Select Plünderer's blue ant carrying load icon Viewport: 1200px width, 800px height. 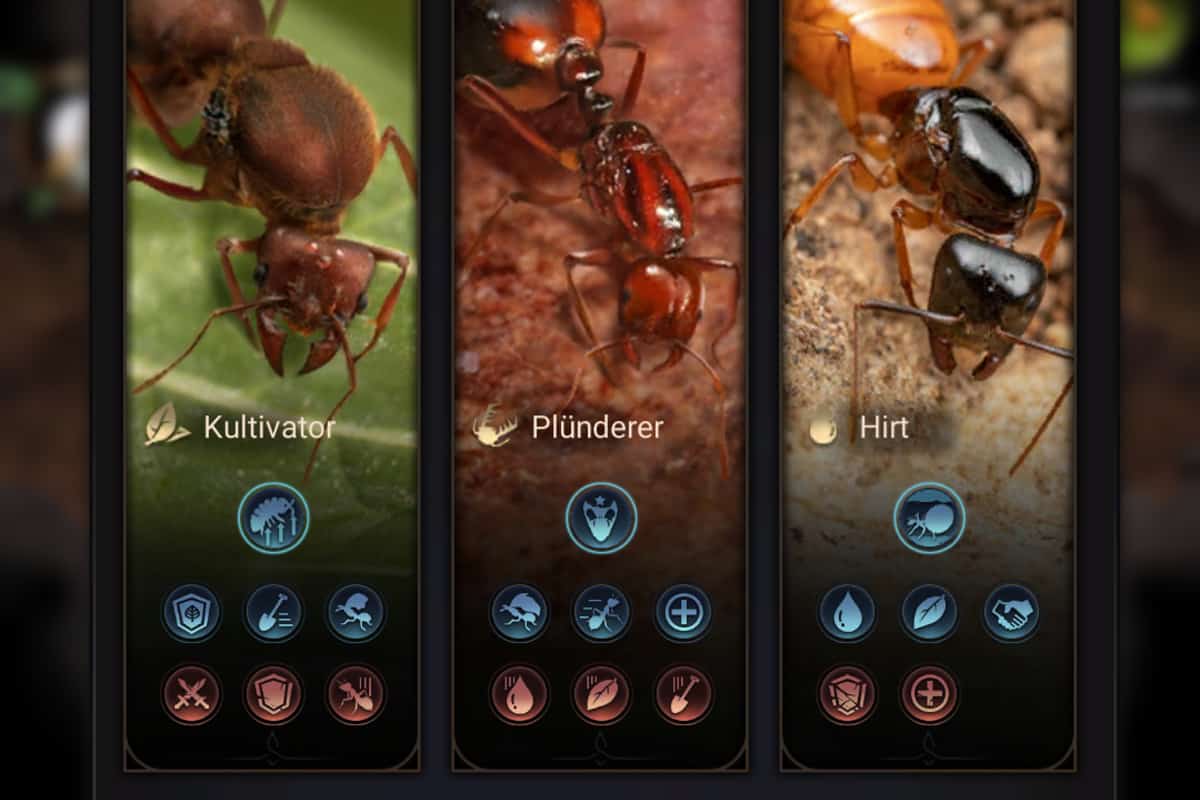[x=519, y=613]
